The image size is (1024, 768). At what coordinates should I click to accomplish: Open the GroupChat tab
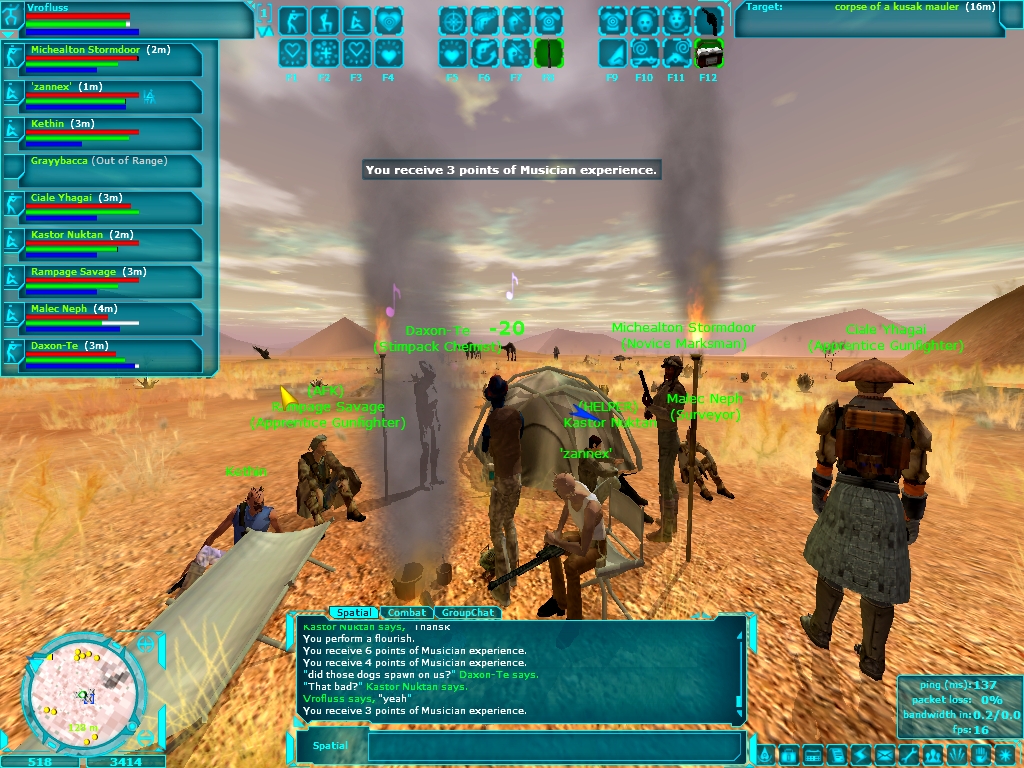468,613
